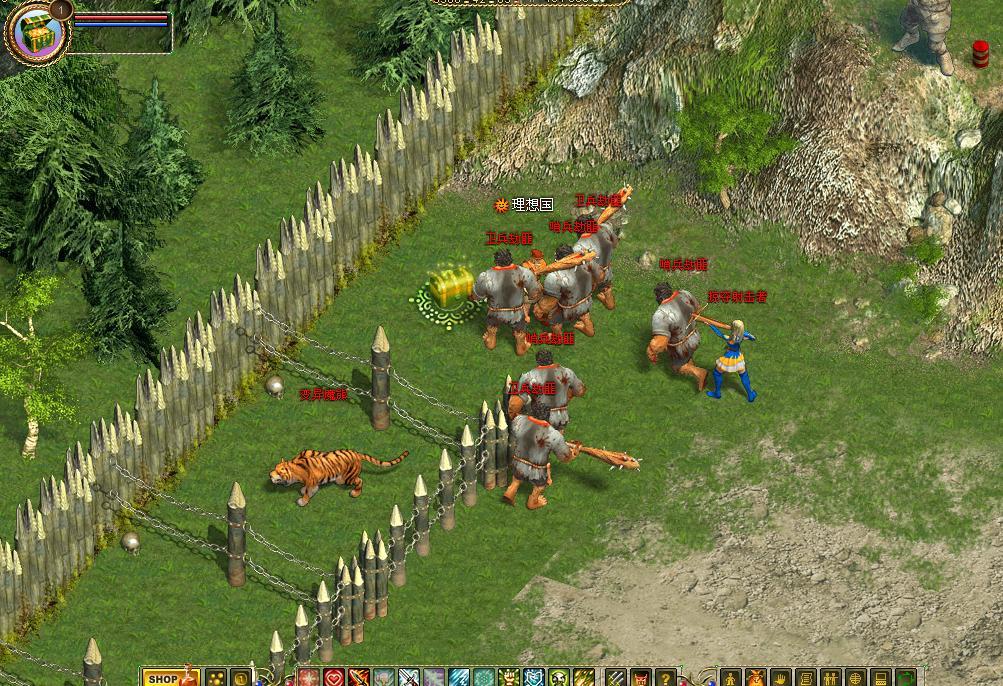Activate the green skull skill
This screenshot has width=1003, height=686.
(559, 679)
